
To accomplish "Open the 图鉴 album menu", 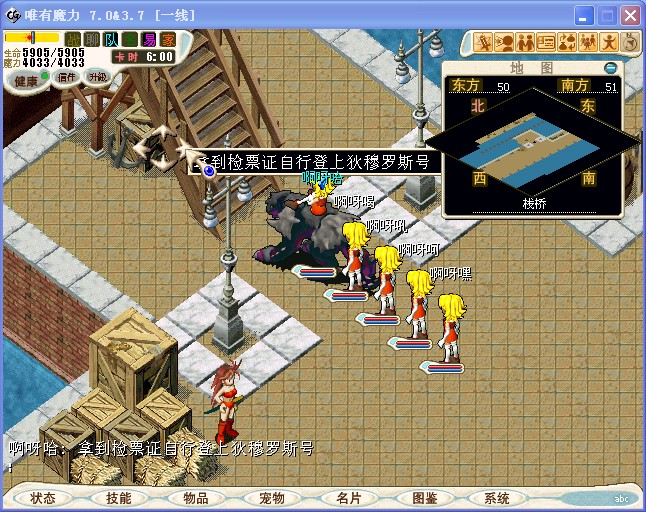I will pos(425,497).
